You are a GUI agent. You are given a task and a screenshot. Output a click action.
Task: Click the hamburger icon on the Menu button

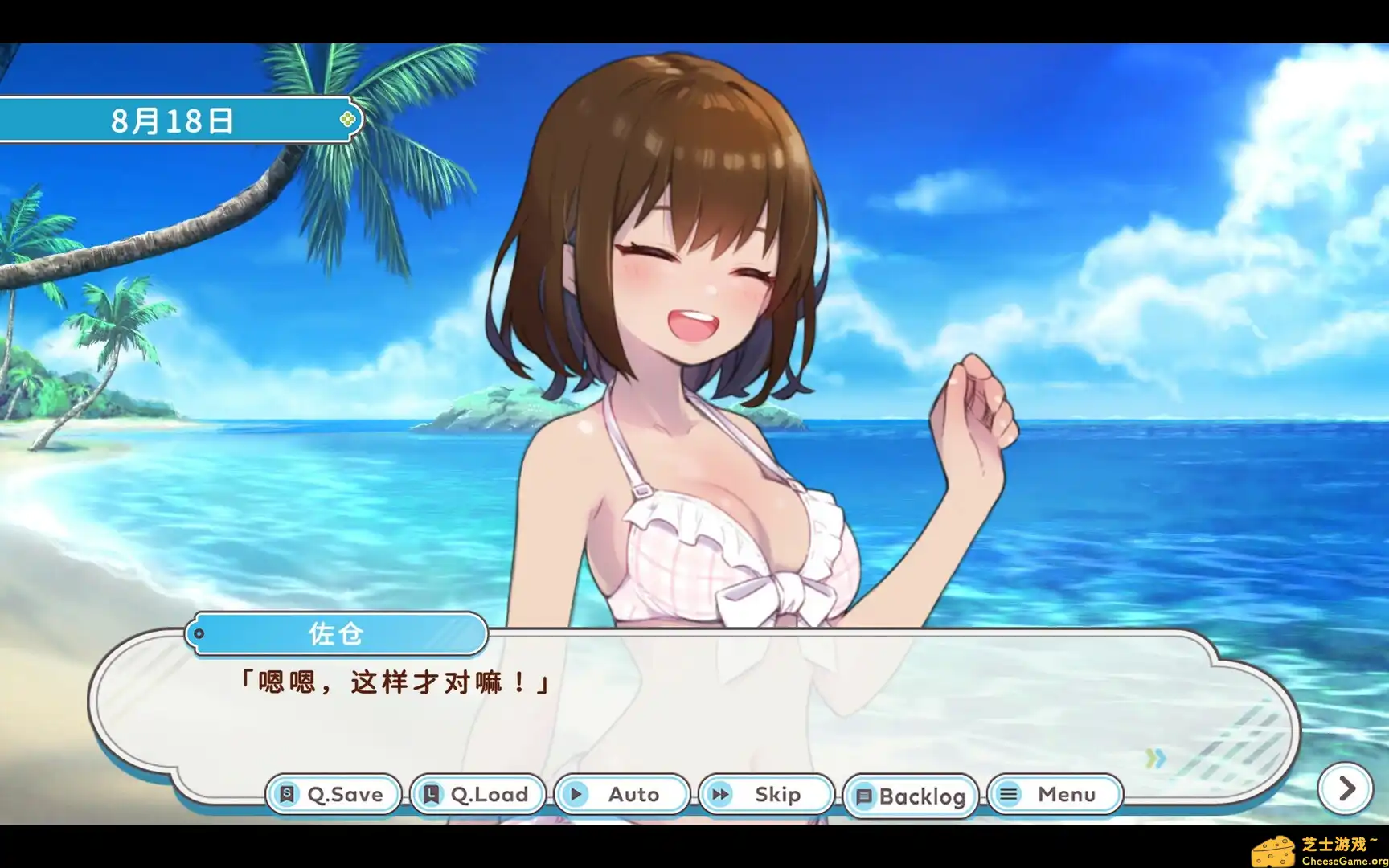(x=1010, y=794)
